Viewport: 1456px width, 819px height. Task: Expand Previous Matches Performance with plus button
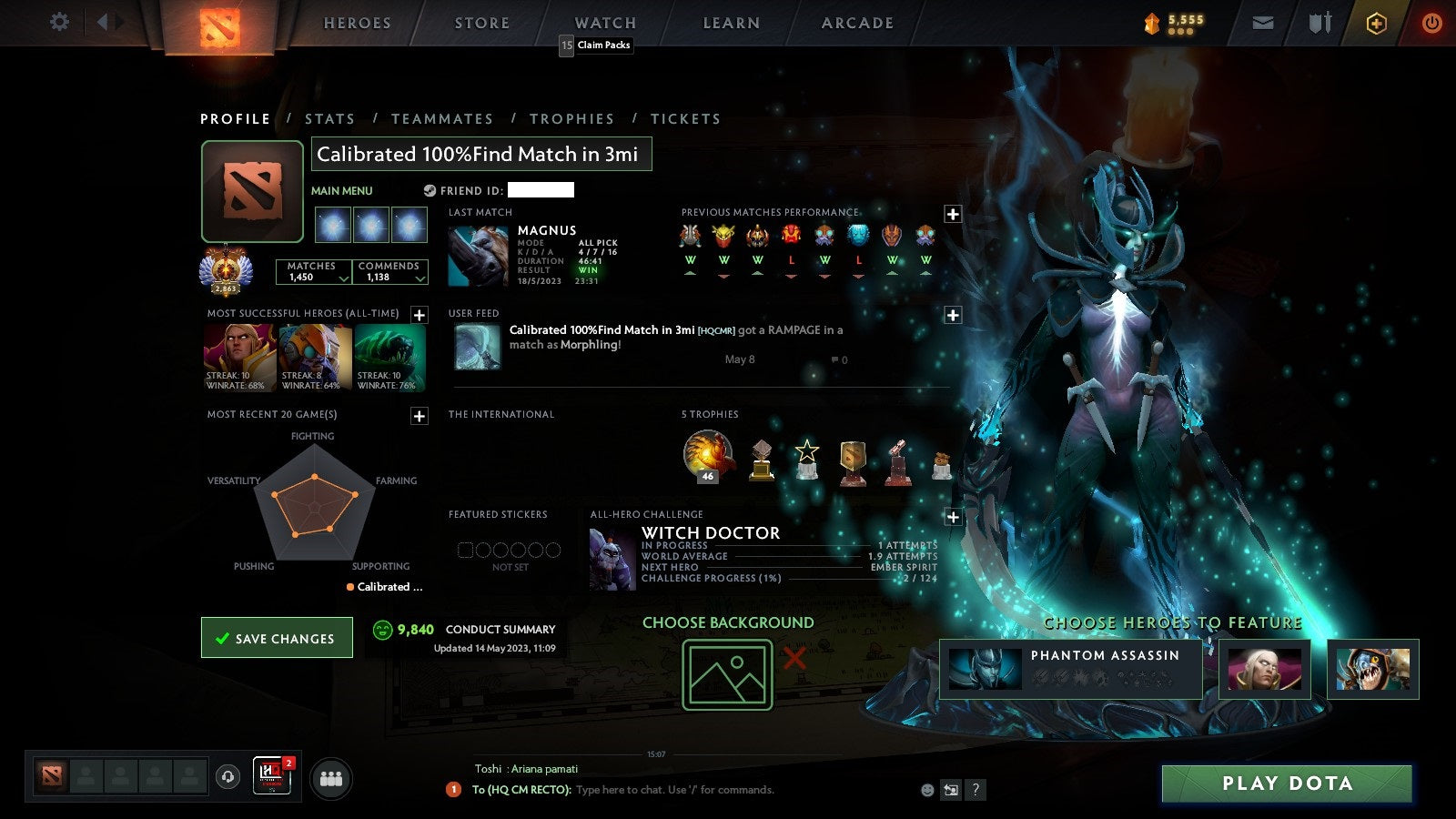953,215
